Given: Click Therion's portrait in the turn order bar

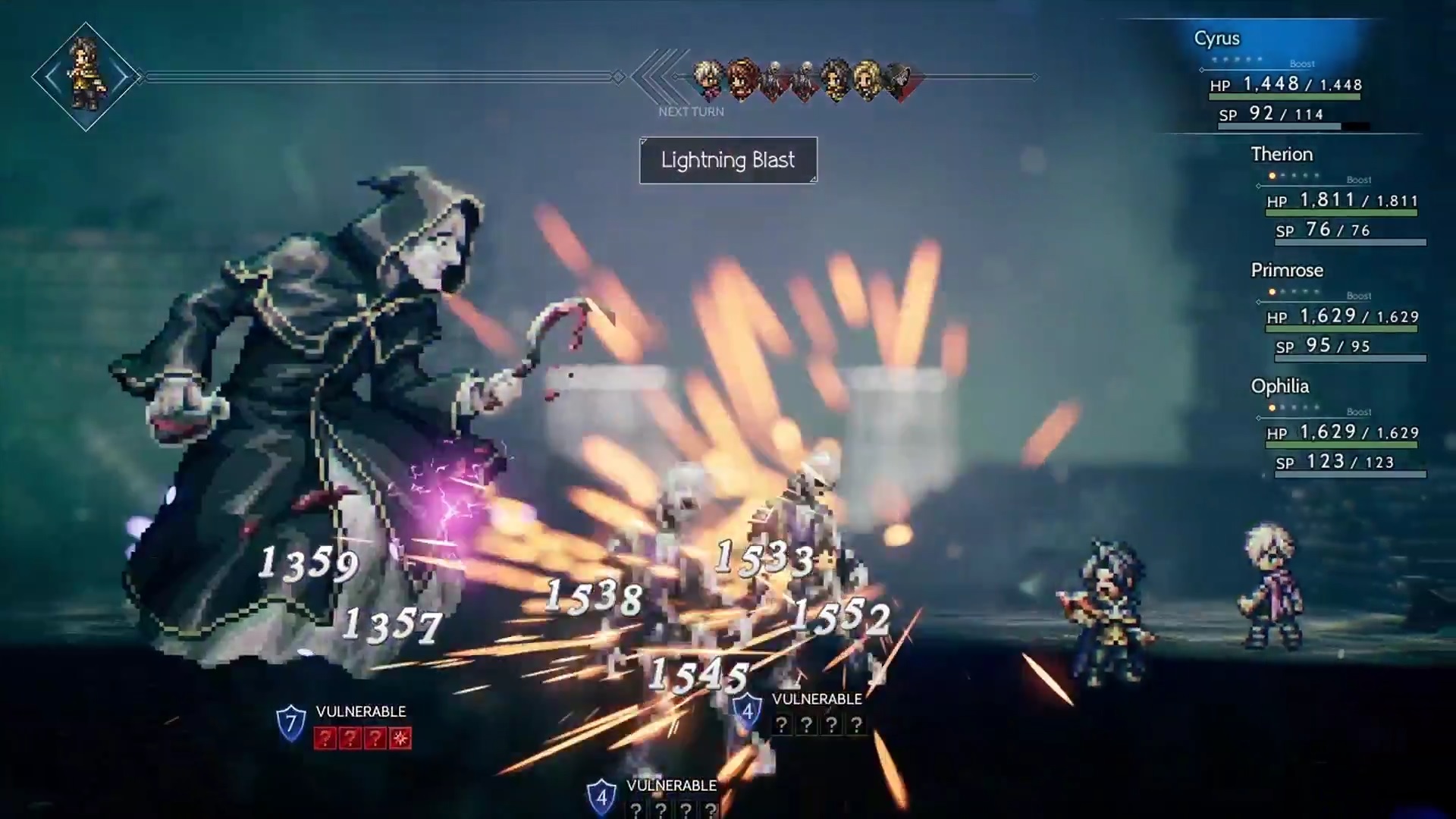Looking at the screenshot, I should tap(708, 76).
